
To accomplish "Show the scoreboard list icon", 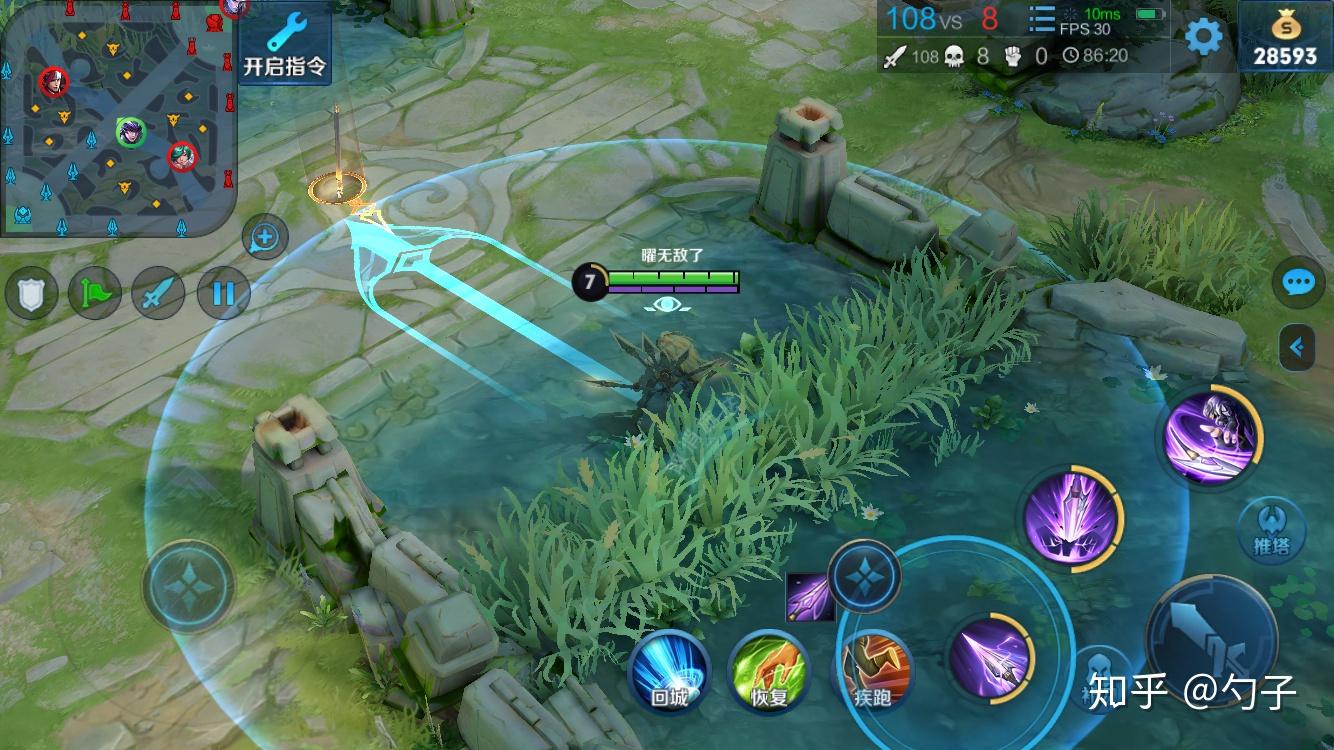I will [1043, 19].
